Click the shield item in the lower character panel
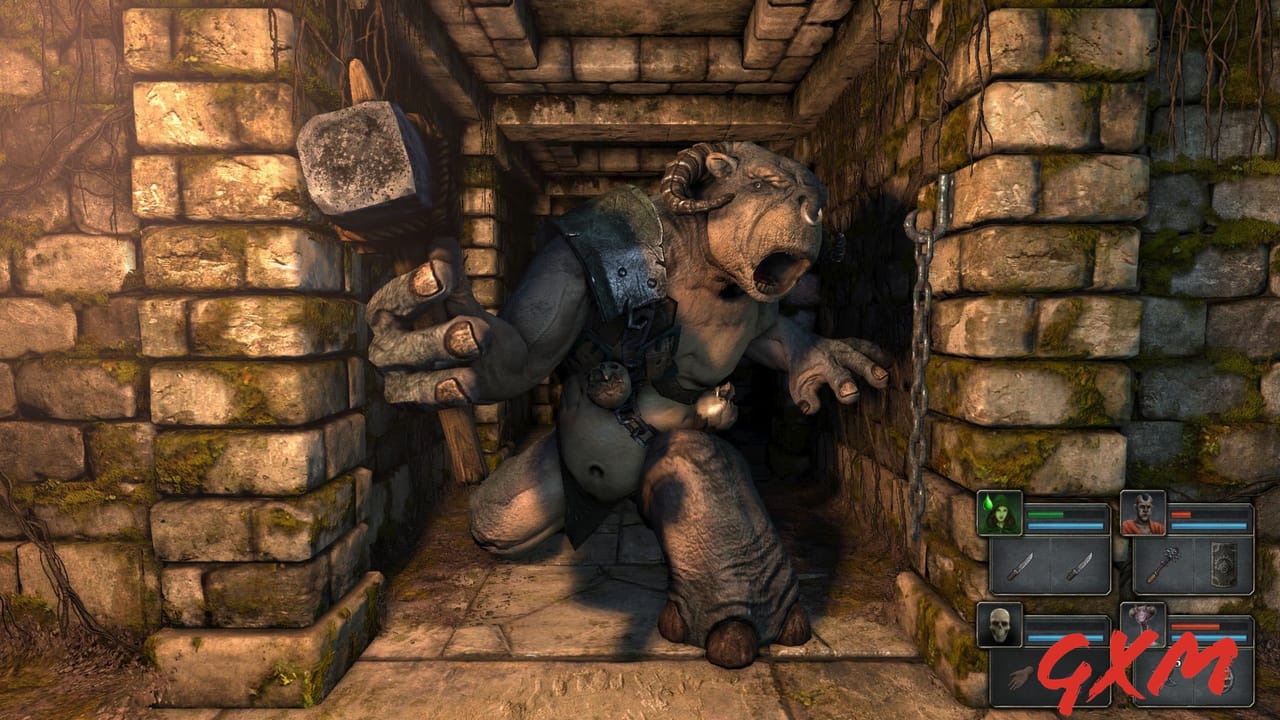Image resolution: width=1280 pixels, height=720 pixels. coord(1228,680)
